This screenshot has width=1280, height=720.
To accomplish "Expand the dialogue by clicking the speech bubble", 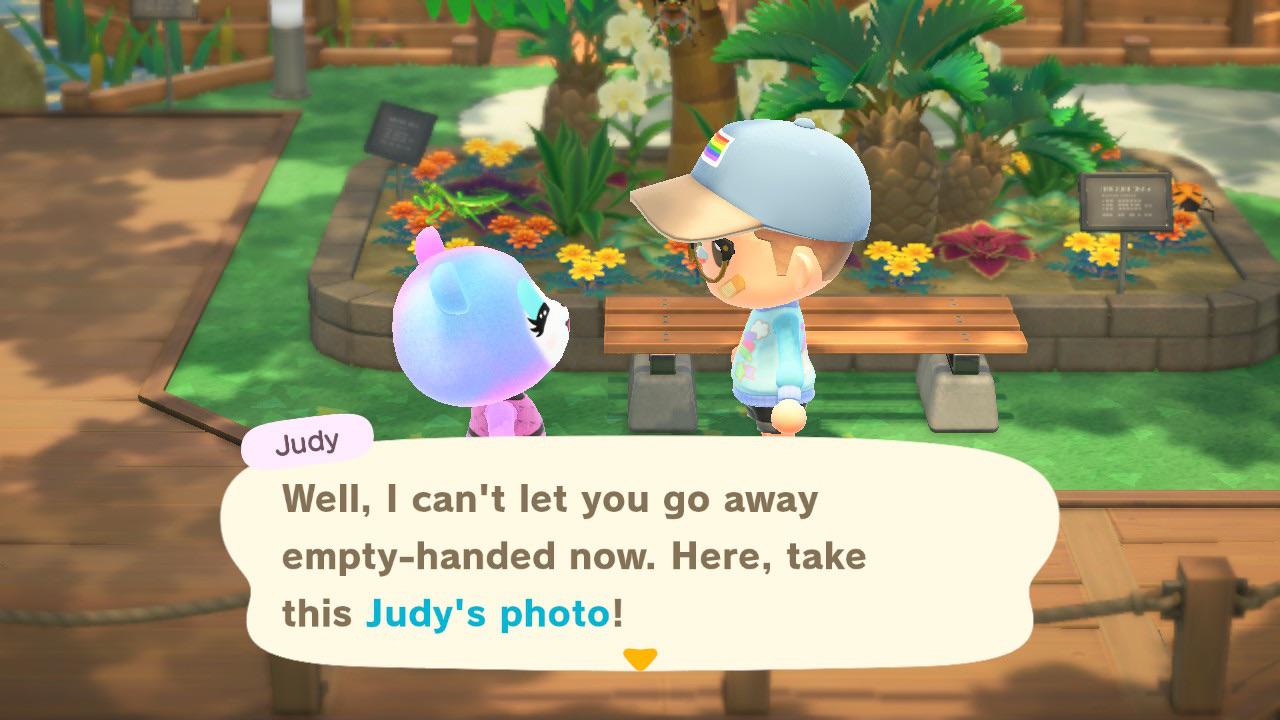I will [640, 555].
